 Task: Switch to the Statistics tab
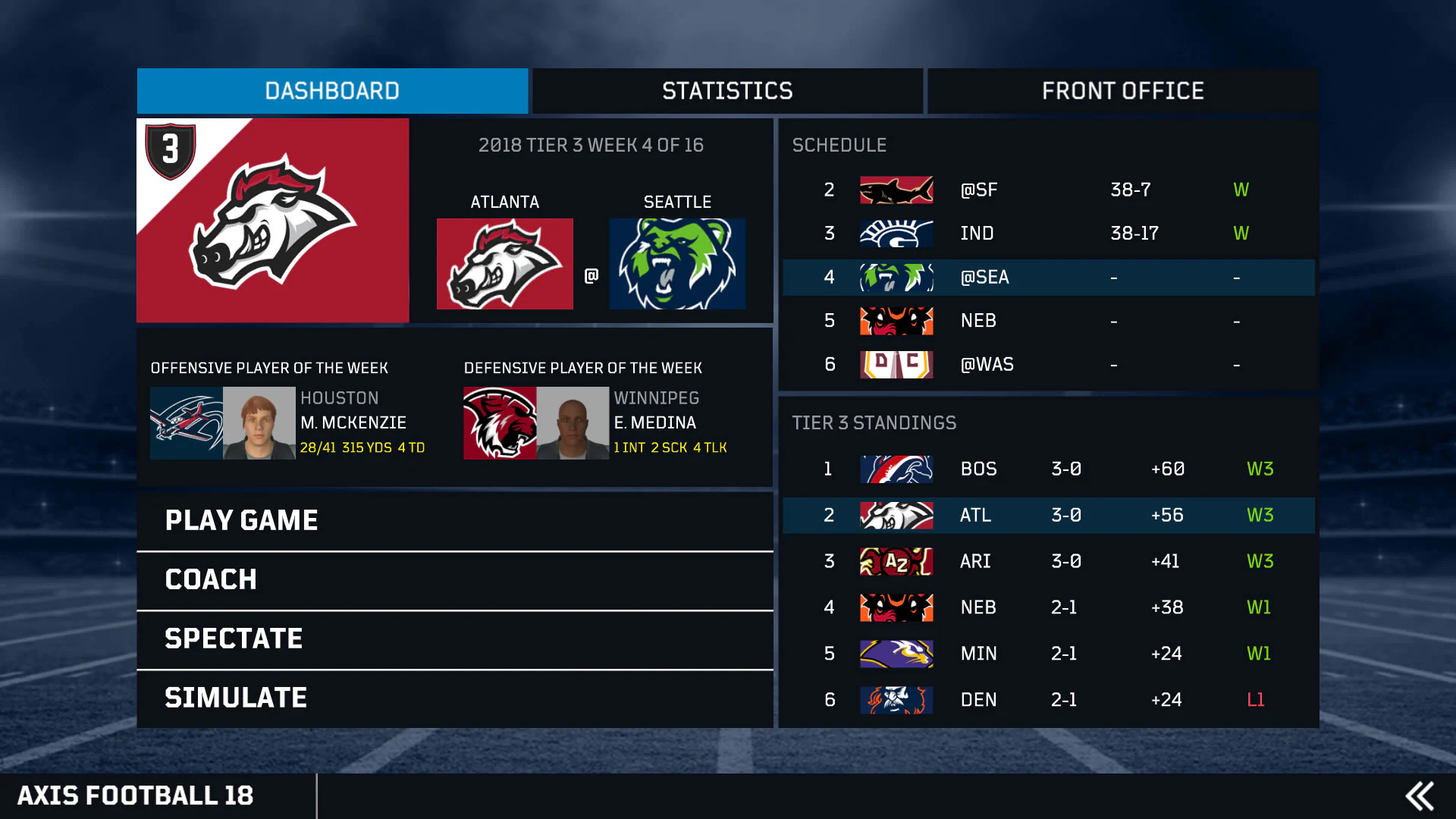click(x=726, y=91)
